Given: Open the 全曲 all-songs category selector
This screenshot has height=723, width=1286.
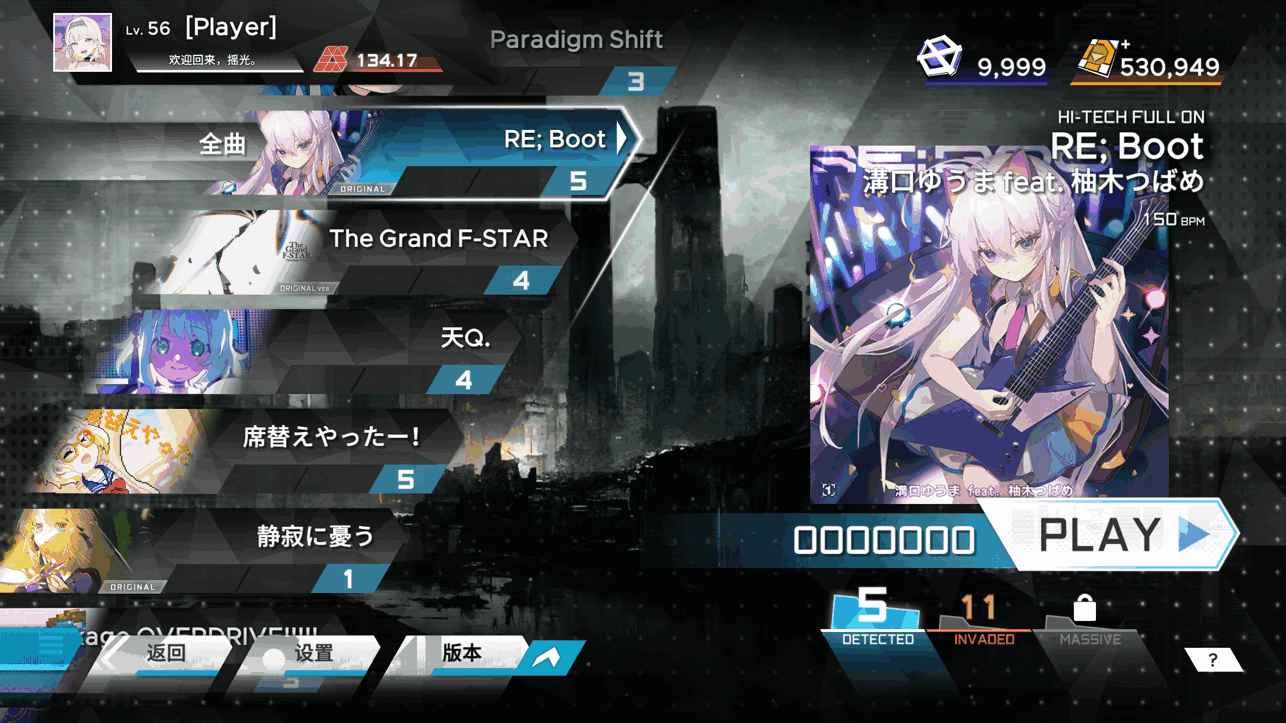Looking at the screenshot, I should [222, 145].
